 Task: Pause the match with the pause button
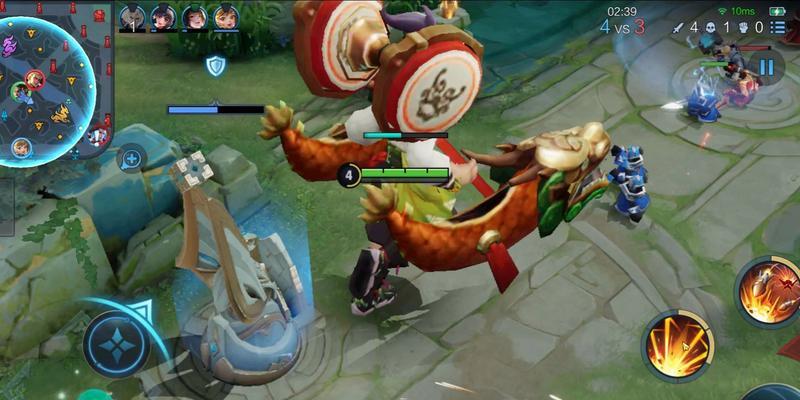pos(766,68)
